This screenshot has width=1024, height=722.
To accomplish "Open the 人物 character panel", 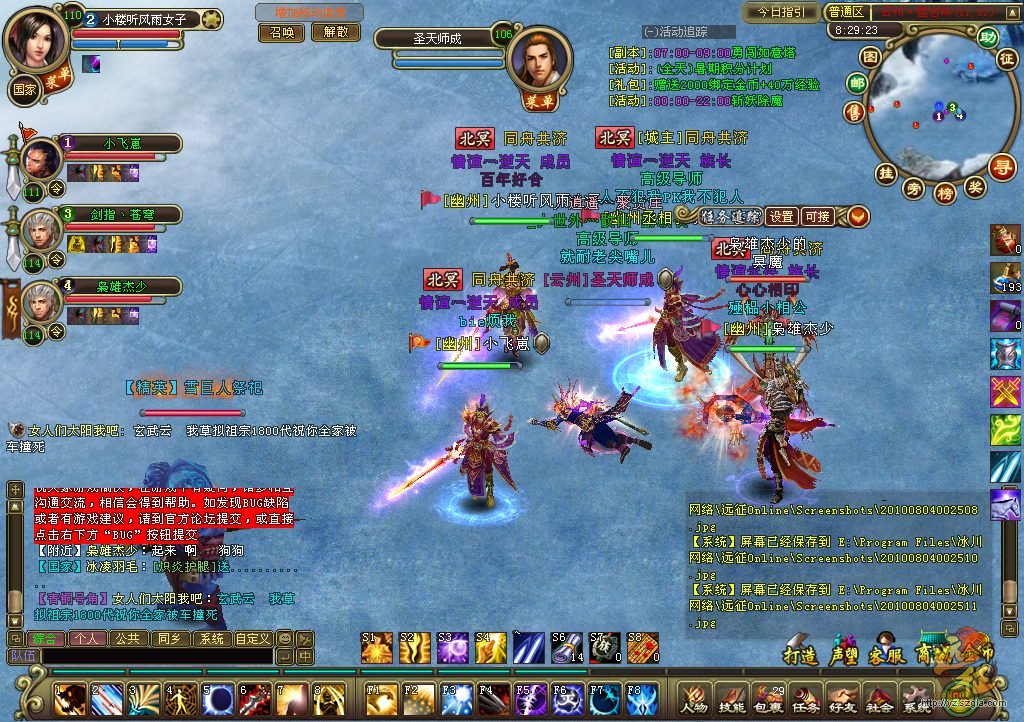I will pos(693,698).
